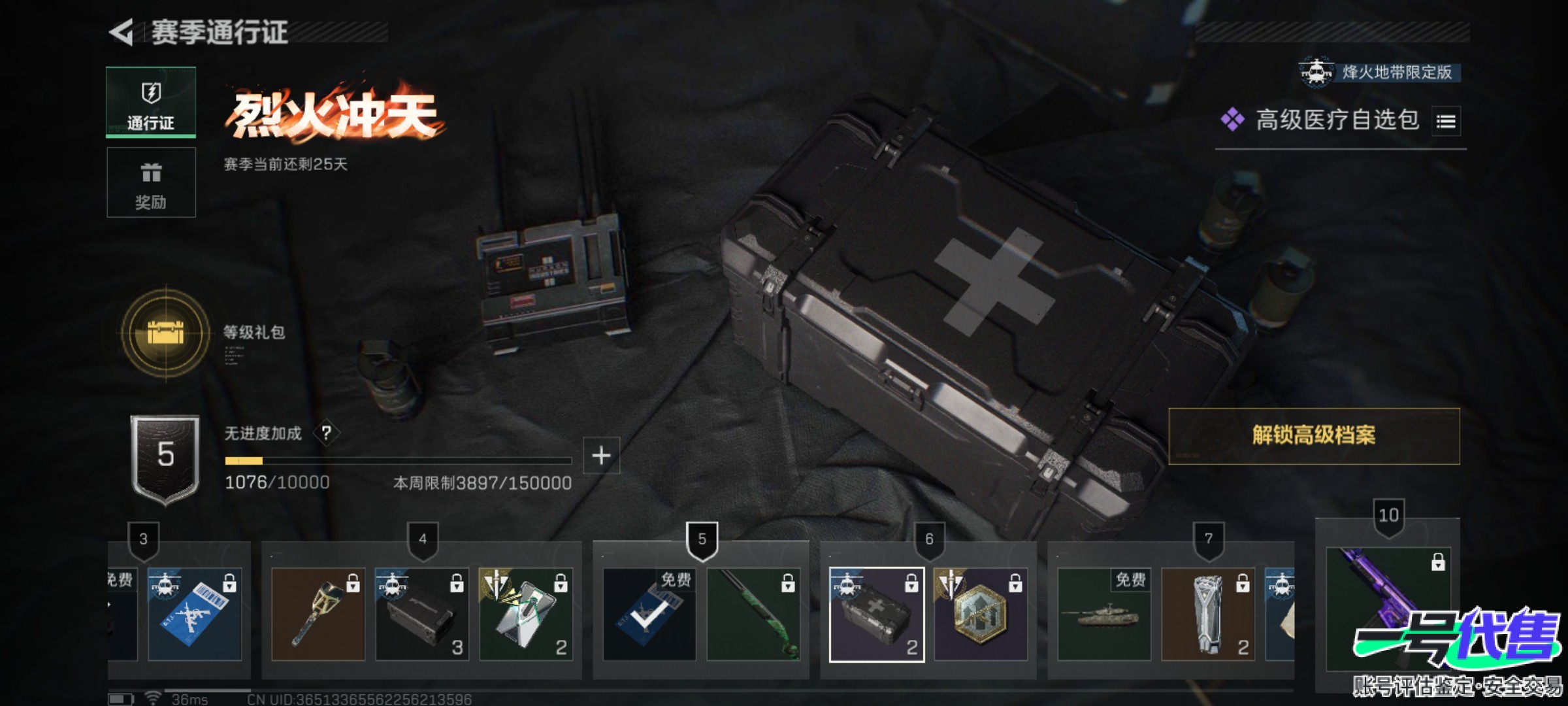Choose the locked green weapon reward at level 5
Screen dimensions: 1568x706
click(x=753, y=614)
